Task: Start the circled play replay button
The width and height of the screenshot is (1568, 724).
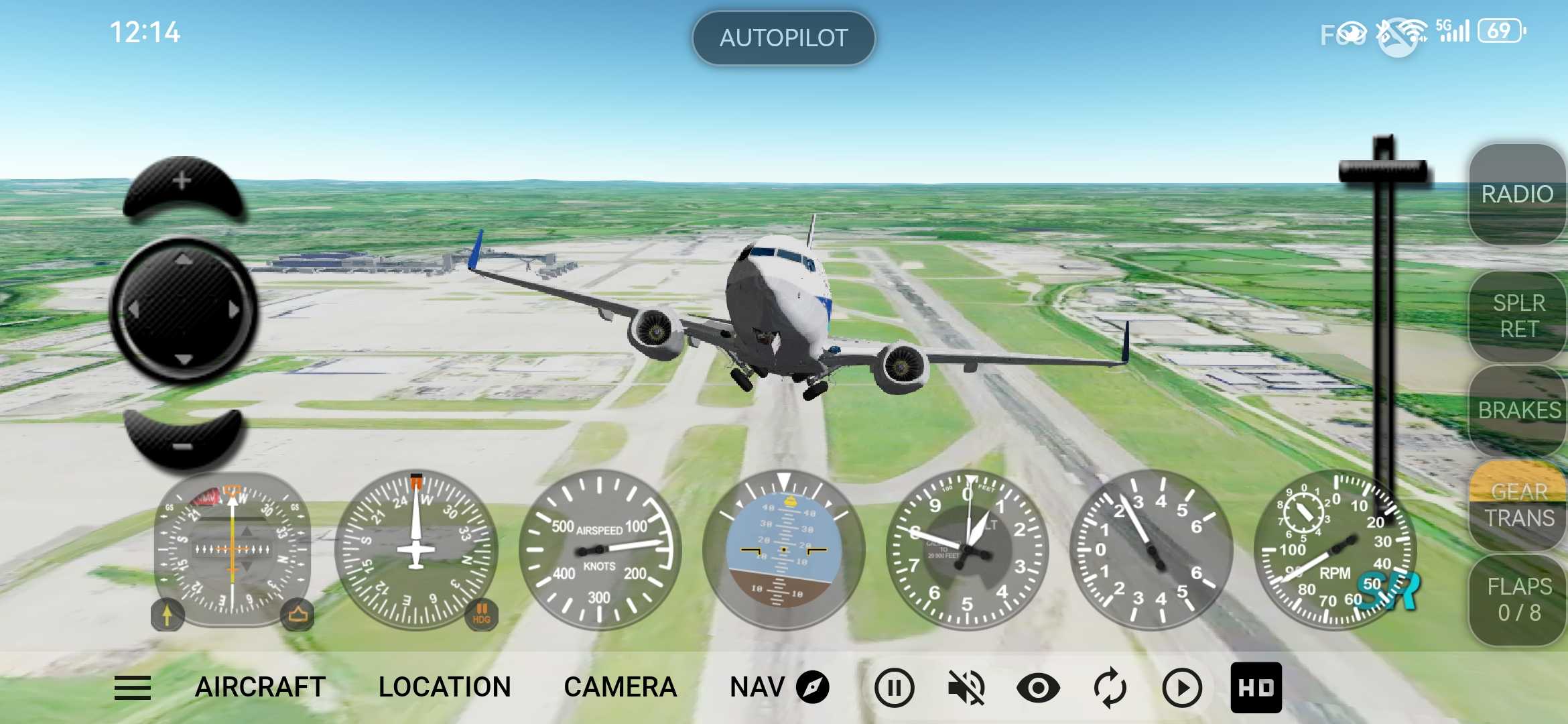Action: tap(1181, 688)
